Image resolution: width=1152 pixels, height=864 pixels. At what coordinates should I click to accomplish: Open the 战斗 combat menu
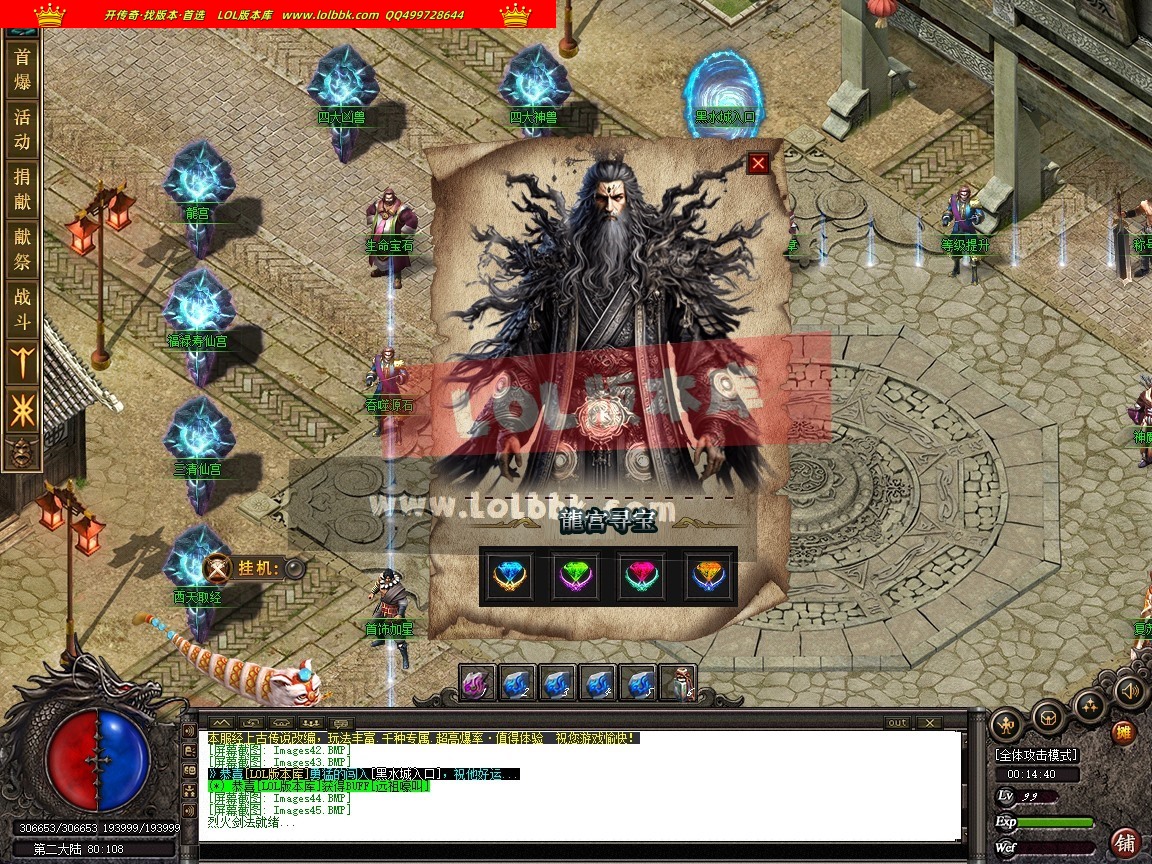tap(22, 309)
